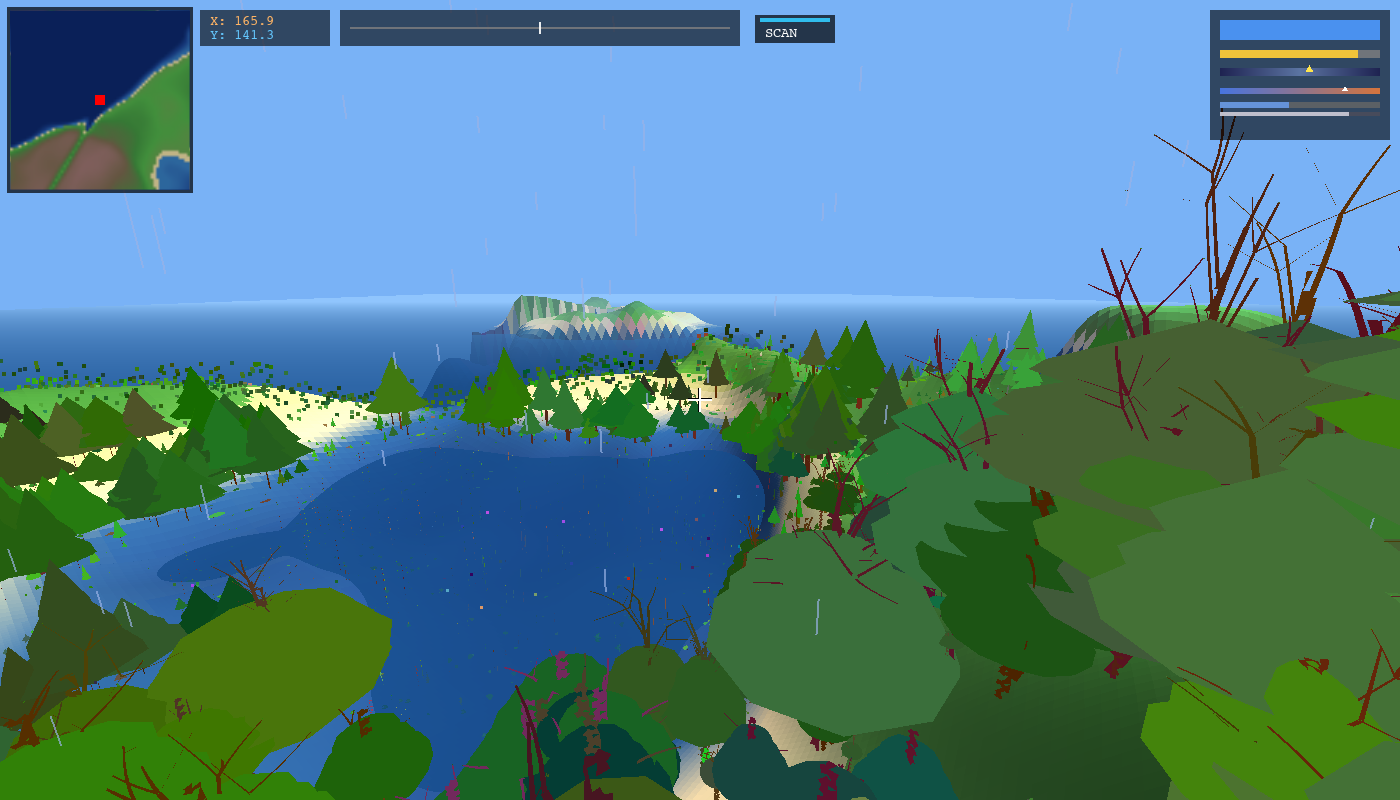Click the handle of the top scan slider

539,27
